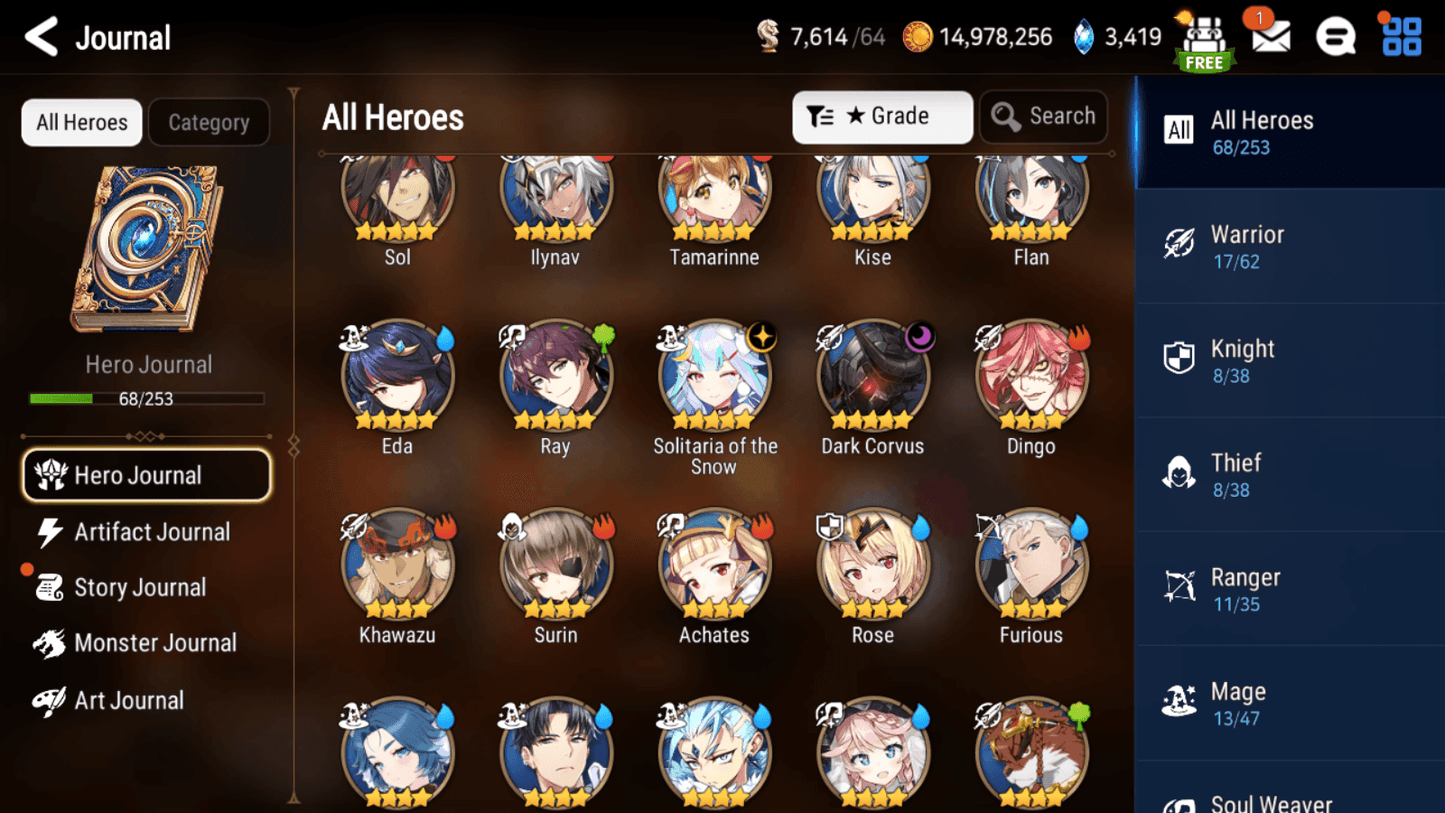
Task: Filter heroes by the Mage class
Action: tap(1290, 702)
